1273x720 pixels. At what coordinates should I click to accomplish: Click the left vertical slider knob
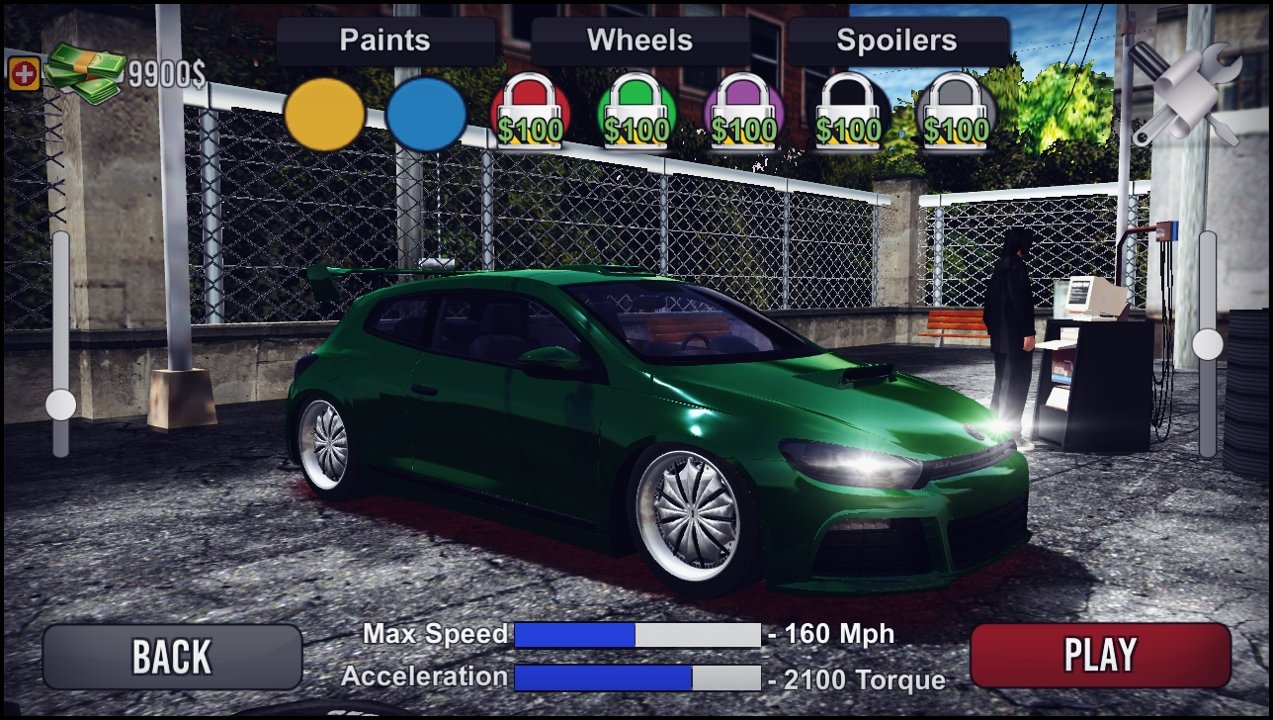click(61, 405)
